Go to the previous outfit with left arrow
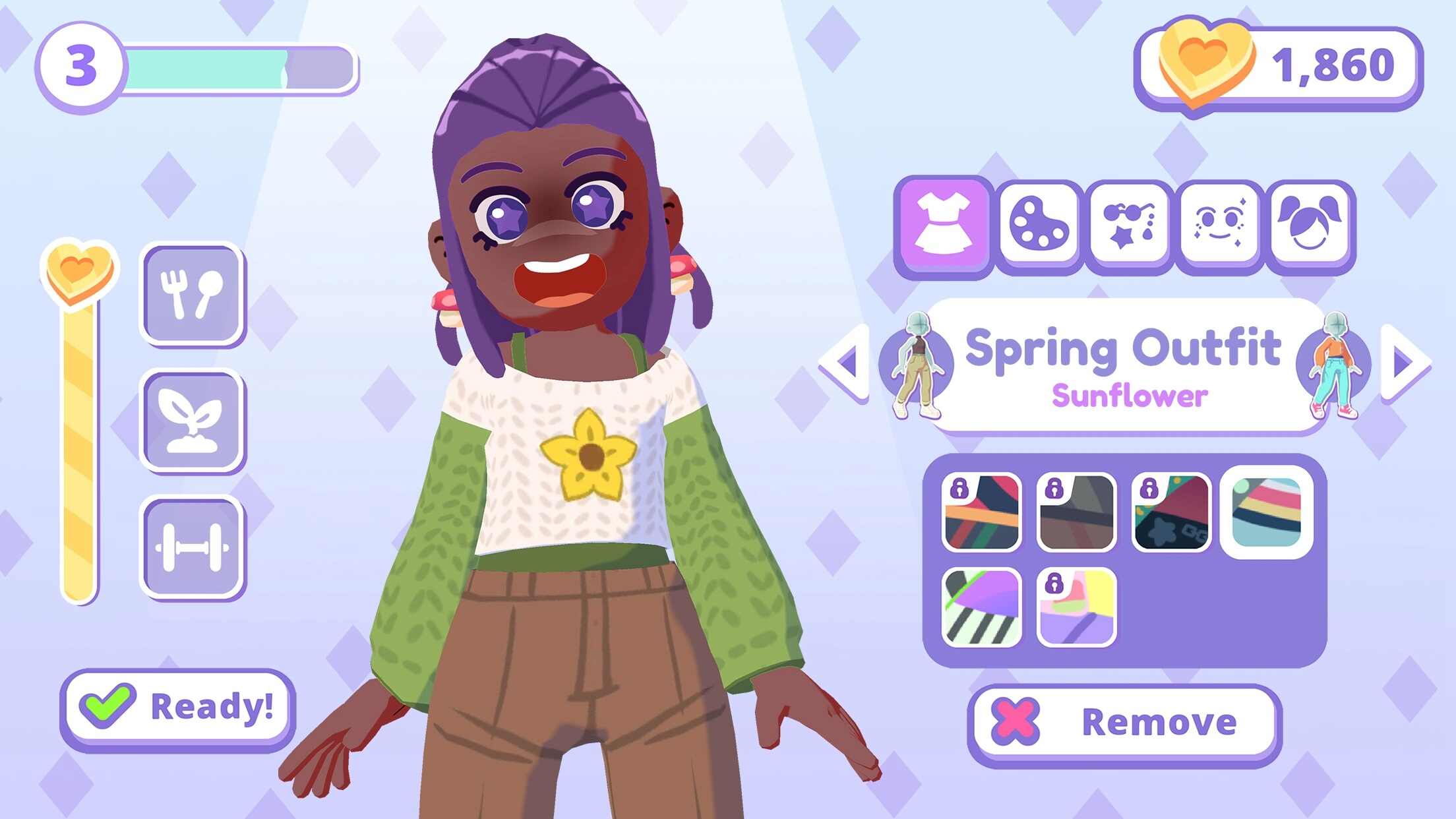 coord(845,362)
